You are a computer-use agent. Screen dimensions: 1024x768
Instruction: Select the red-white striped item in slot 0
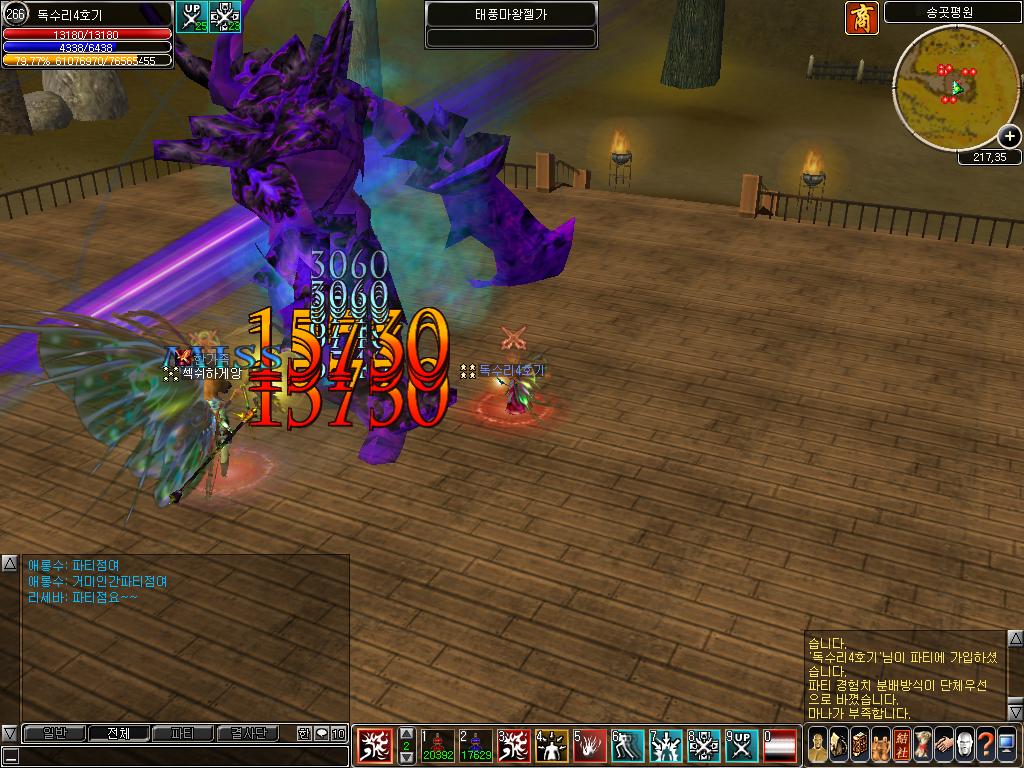(780, 745)
